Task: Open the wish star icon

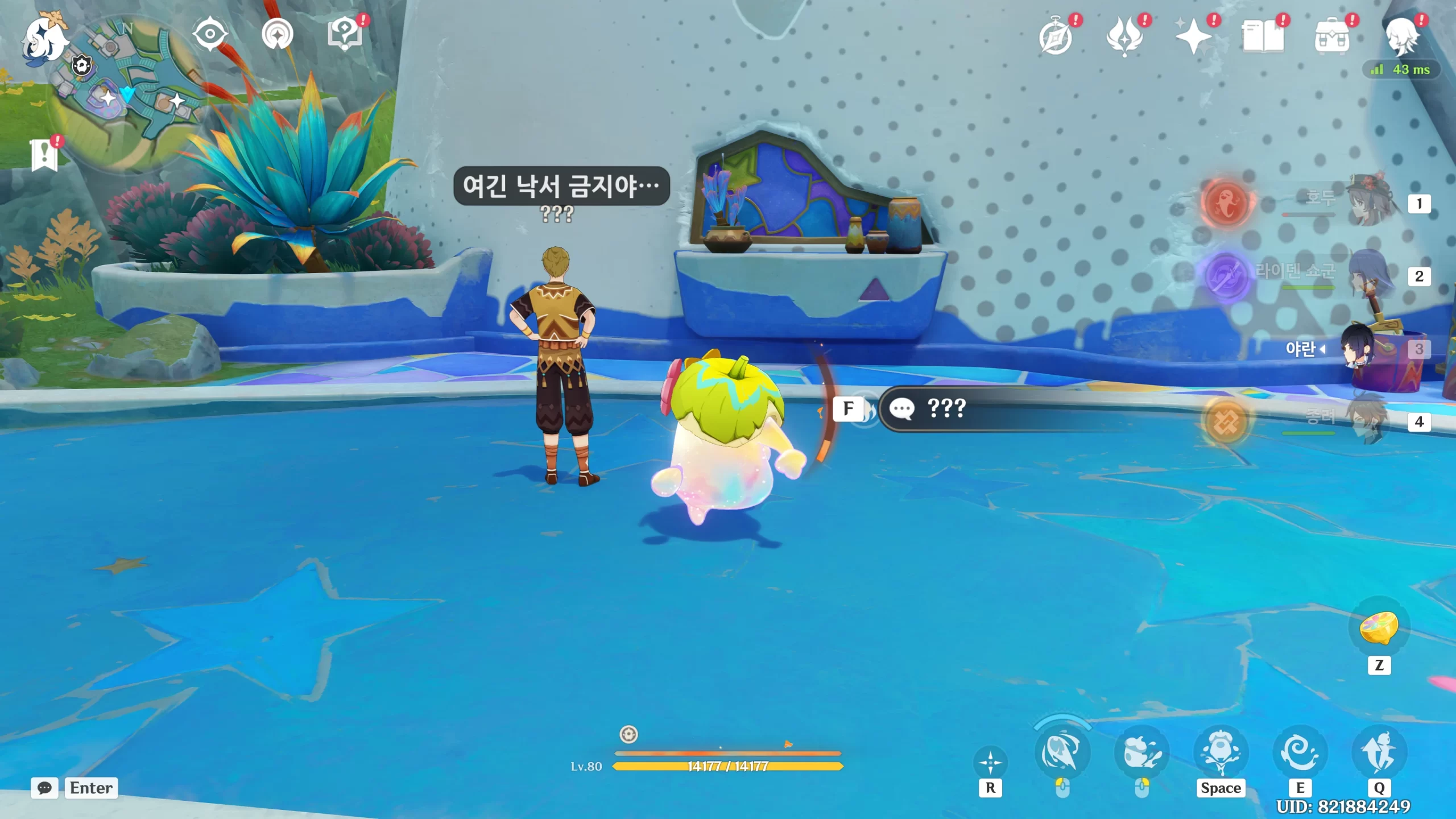Action: [x=1193, y=38]
